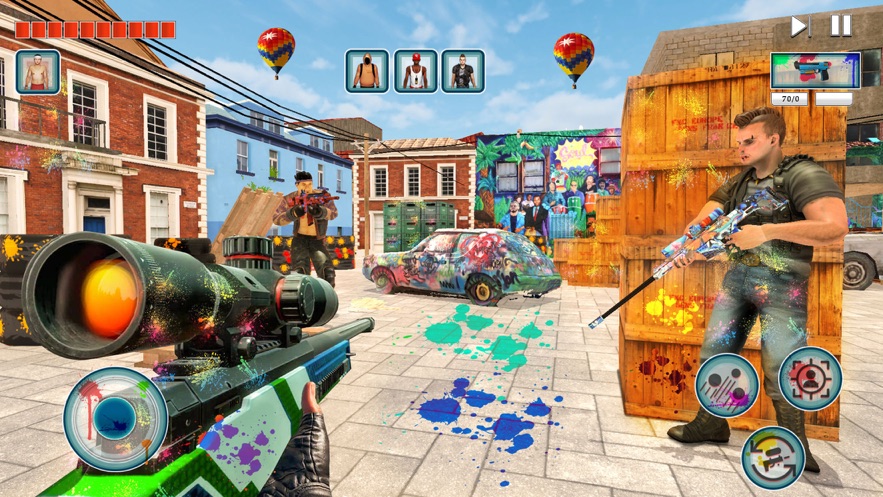Tap the play-skip arrow button
The width and height of the screenshot is (883, 497).
[x=800, y=26]
